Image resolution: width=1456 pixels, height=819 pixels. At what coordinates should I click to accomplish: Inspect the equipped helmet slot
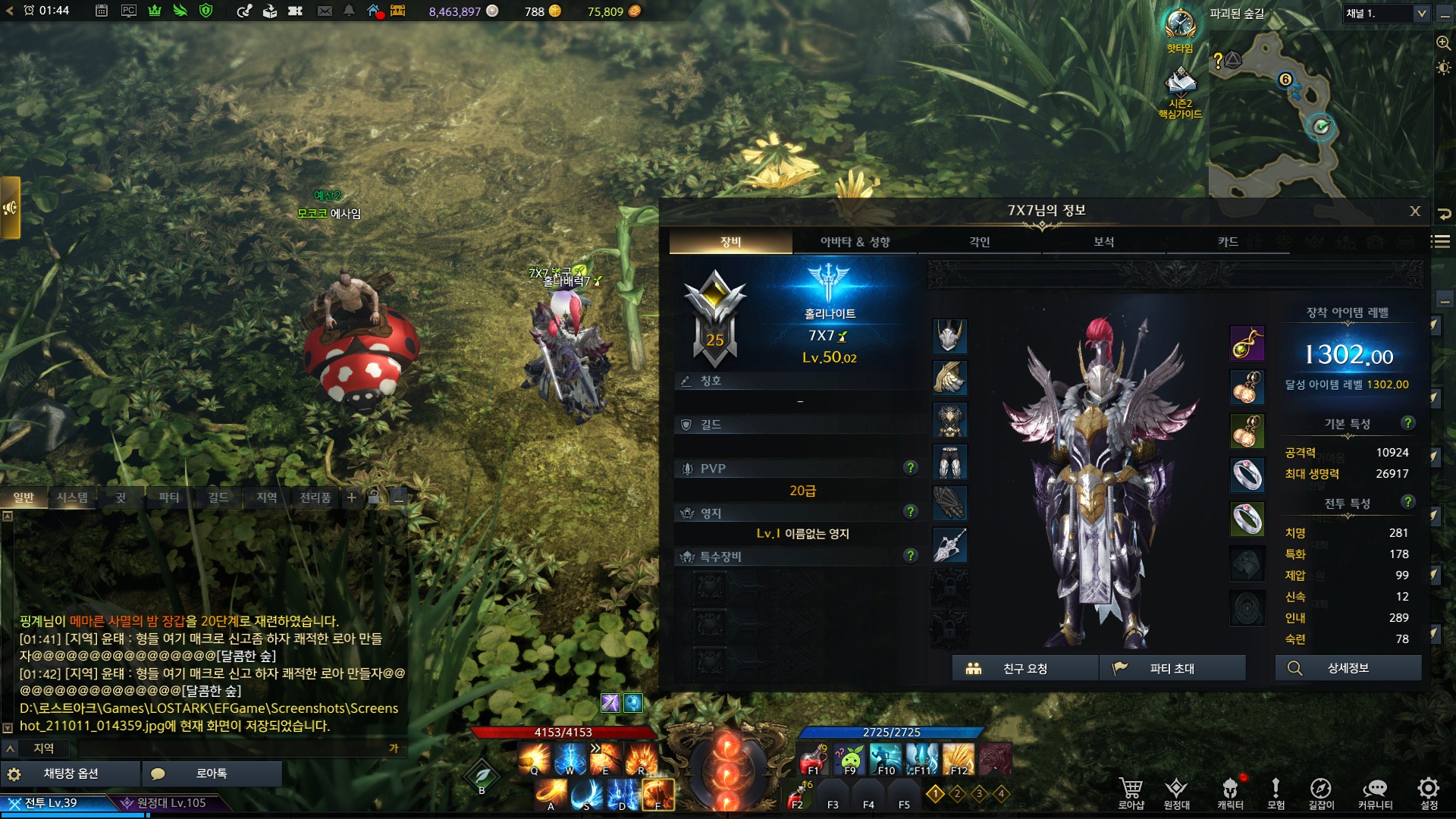pos(949,336)
